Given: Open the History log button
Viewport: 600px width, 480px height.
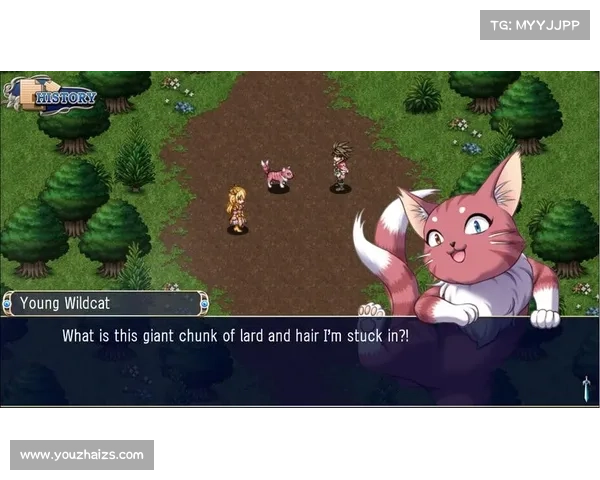Looking at the screenshot, I should (x=54, y=96).
